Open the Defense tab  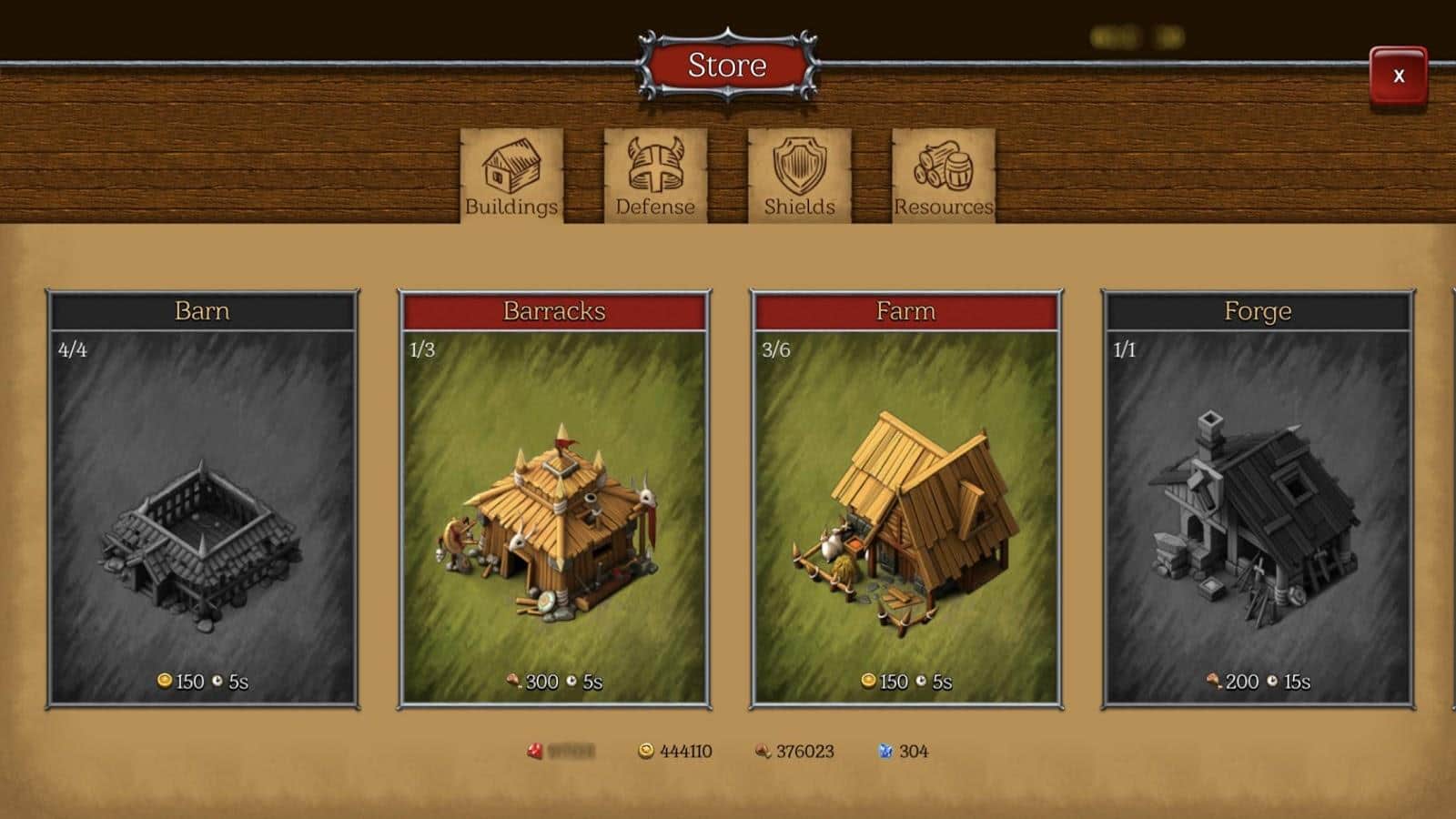pos(655,176)
